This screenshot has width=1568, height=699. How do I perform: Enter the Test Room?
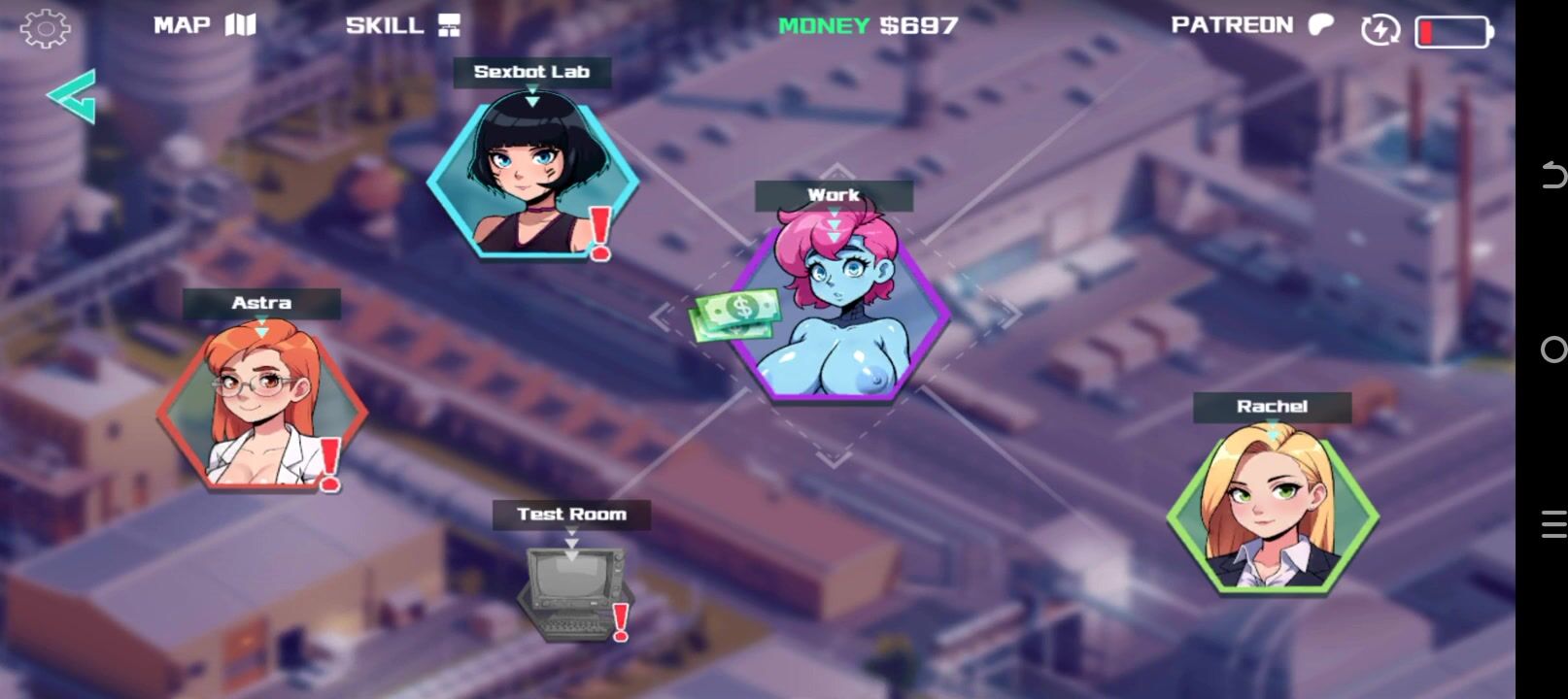573,587
